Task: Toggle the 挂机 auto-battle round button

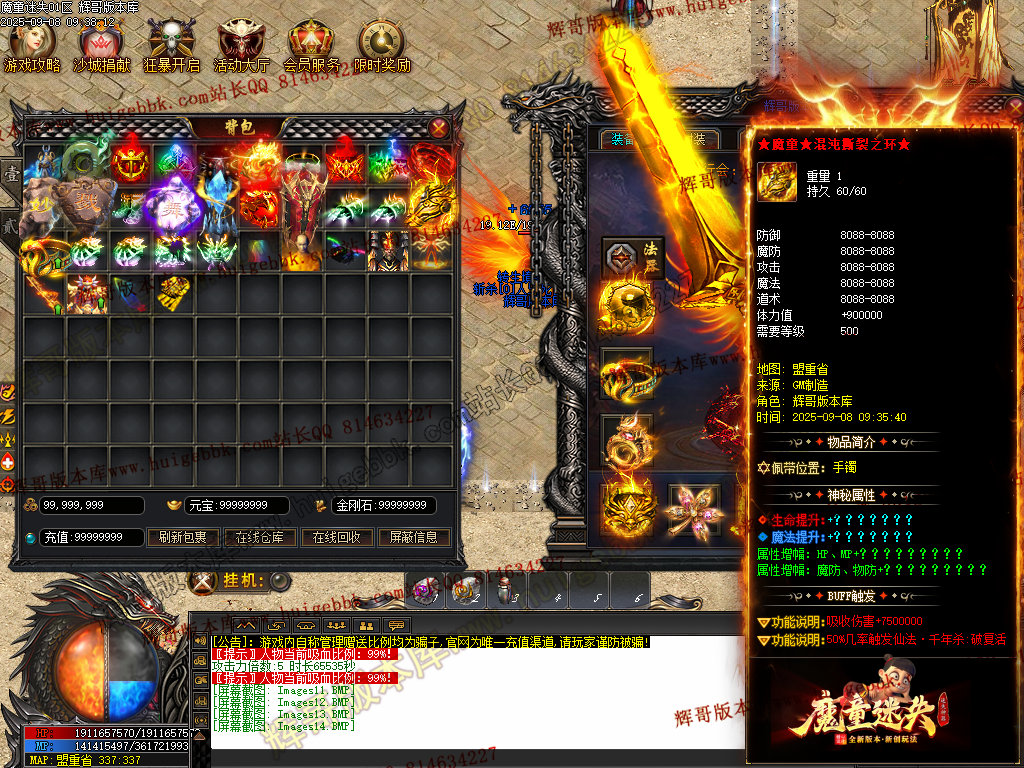Action: [x=280, y=581]
